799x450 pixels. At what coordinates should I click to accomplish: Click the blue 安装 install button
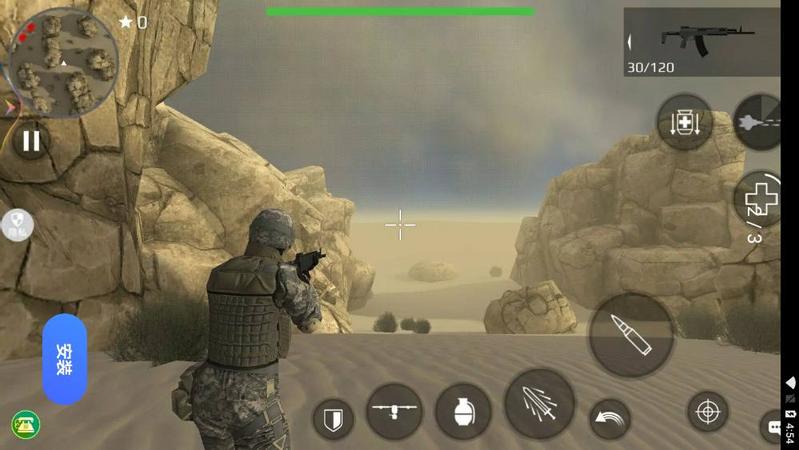(64, 359)
